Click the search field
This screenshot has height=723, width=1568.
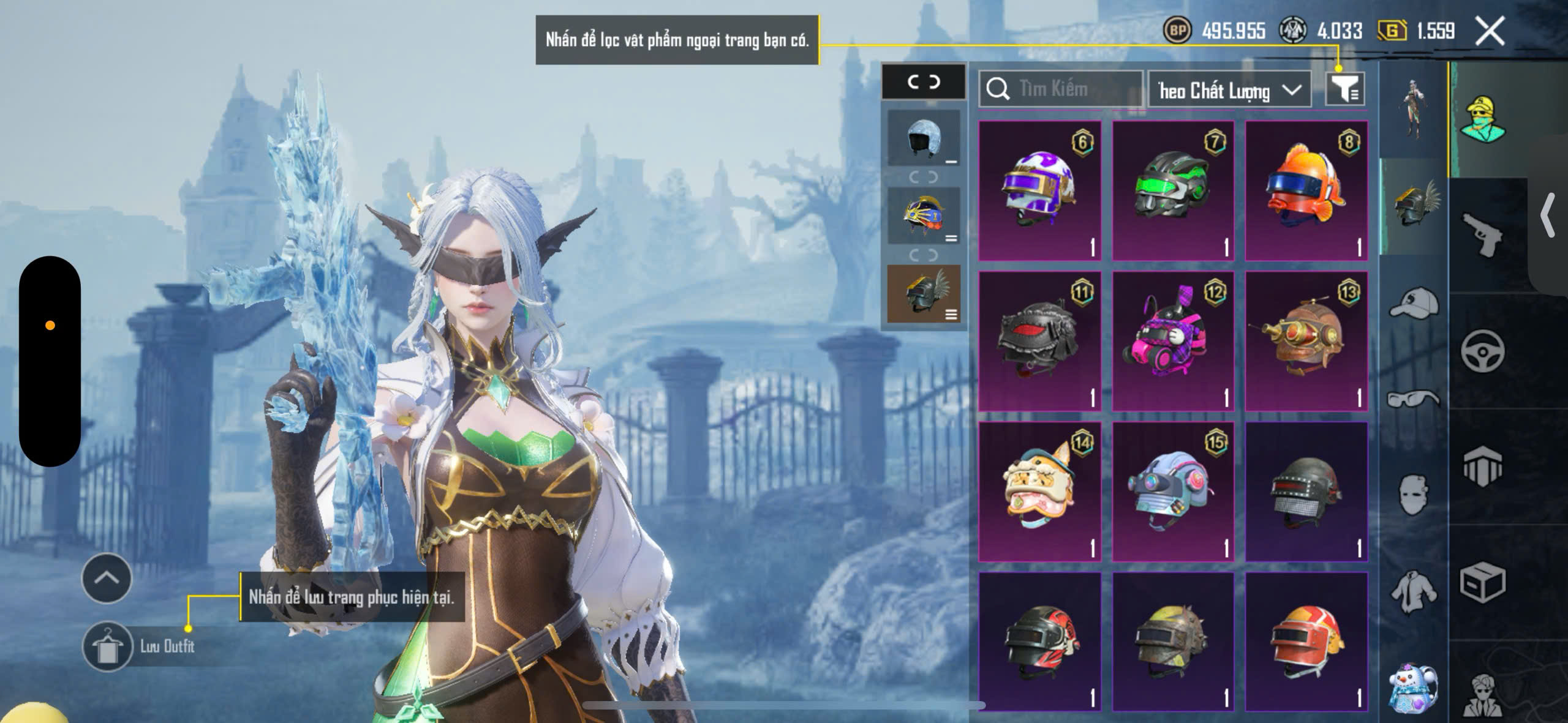[x=1061, y=89]
